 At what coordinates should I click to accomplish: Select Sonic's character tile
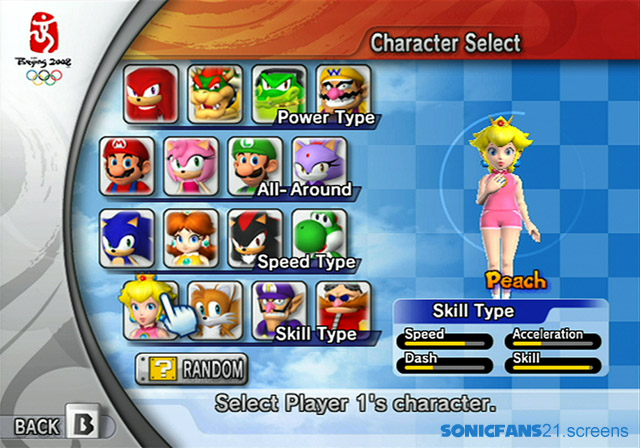point(127,237)
